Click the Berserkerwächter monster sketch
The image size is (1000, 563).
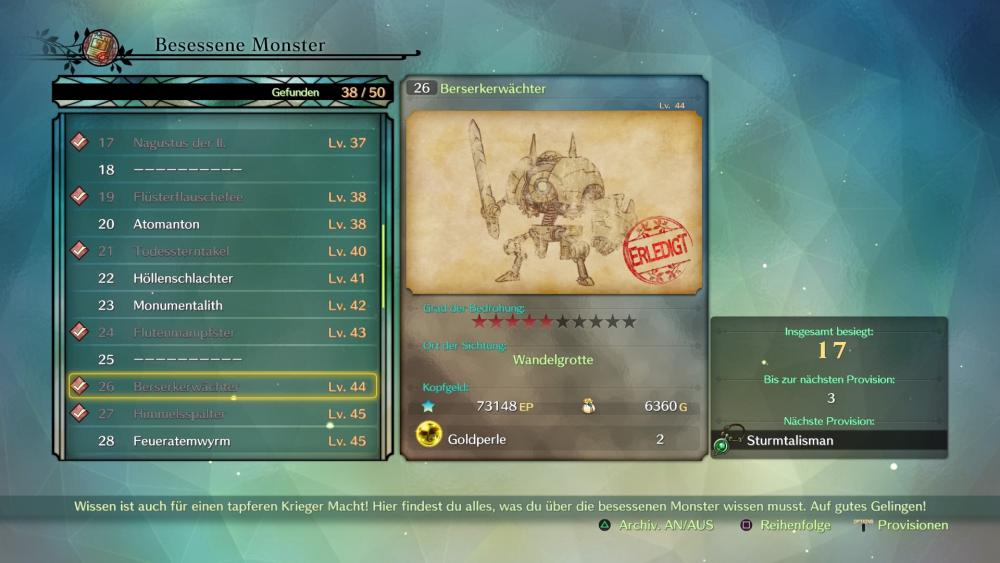click(554, 203)
